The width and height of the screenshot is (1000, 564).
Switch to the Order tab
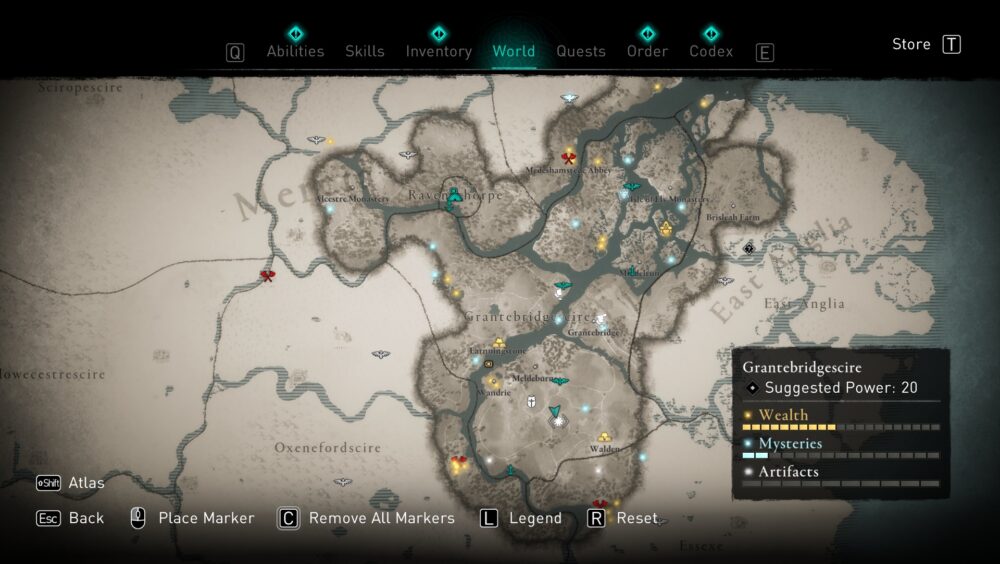pos(647,51)
